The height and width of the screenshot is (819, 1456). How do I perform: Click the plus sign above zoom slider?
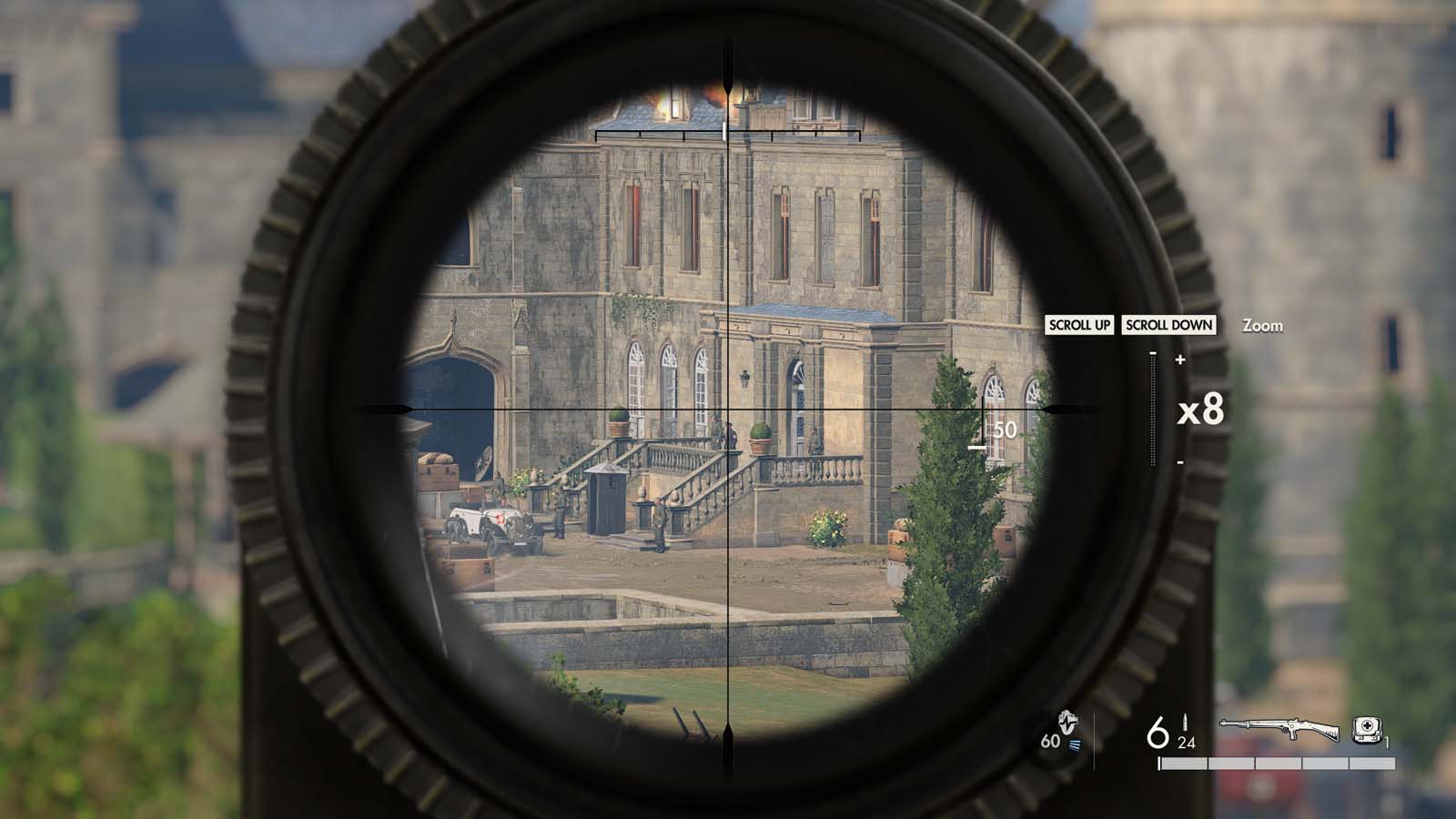point(1180,359)
